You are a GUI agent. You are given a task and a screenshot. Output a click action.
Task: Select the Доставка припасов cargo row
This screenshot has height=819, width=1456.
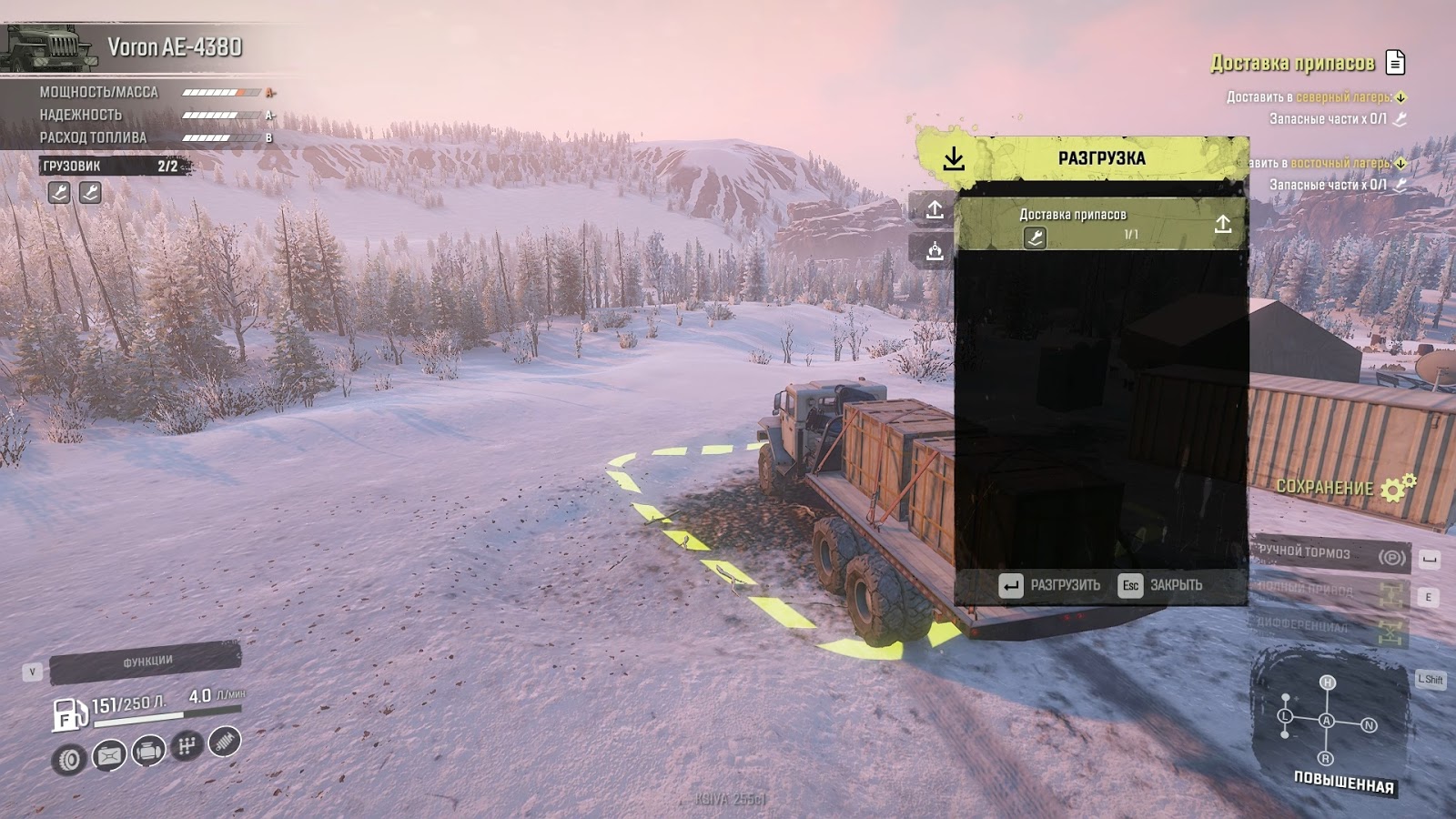(1101, 225)
